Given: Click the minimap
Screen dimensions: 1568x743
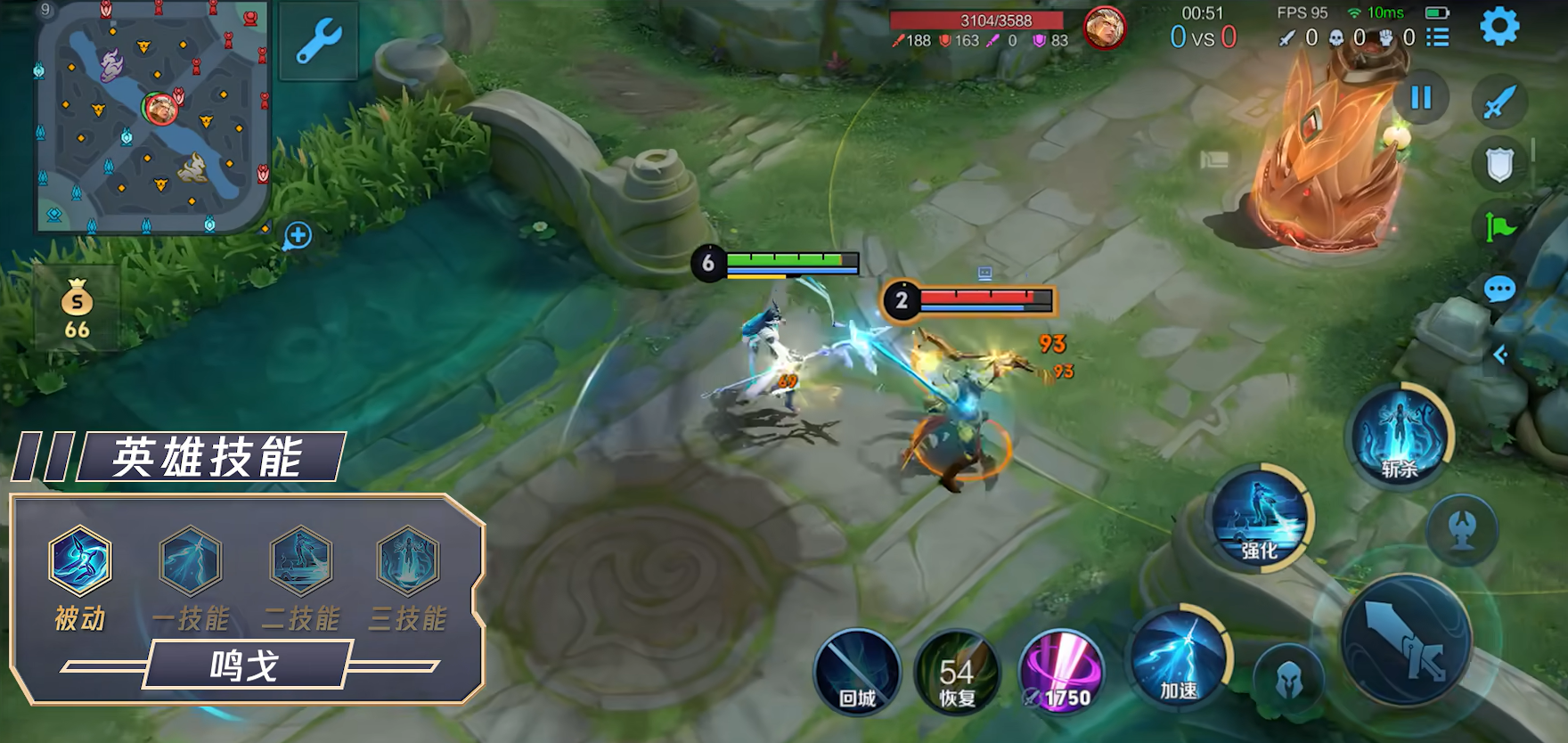Looking at the screenshot, I should [151, 116].
